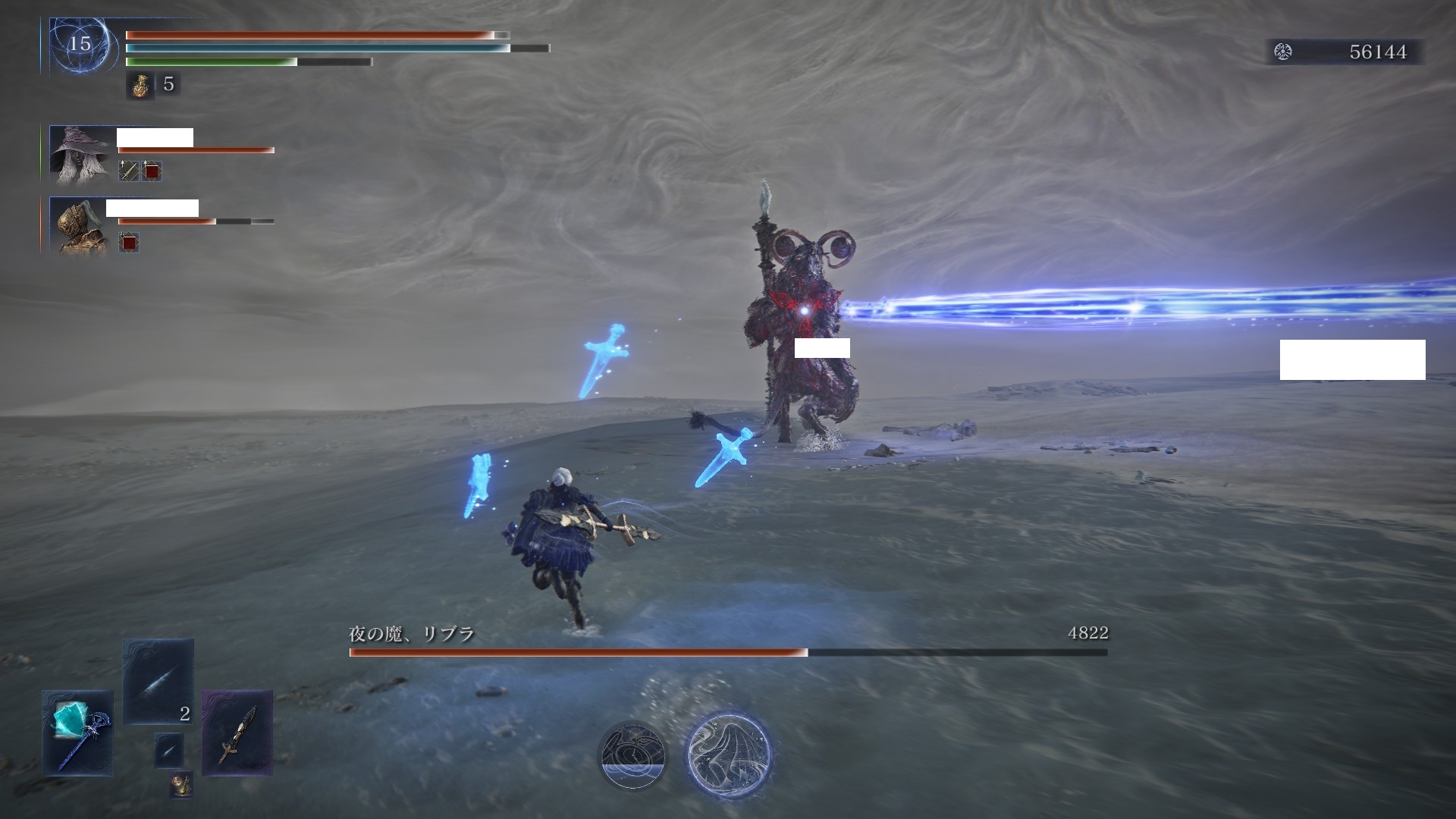The image size is (1456, 819).
Task: Select the blue staff left-hand slot
Action: pyautogui.click(x=77, y=733)
